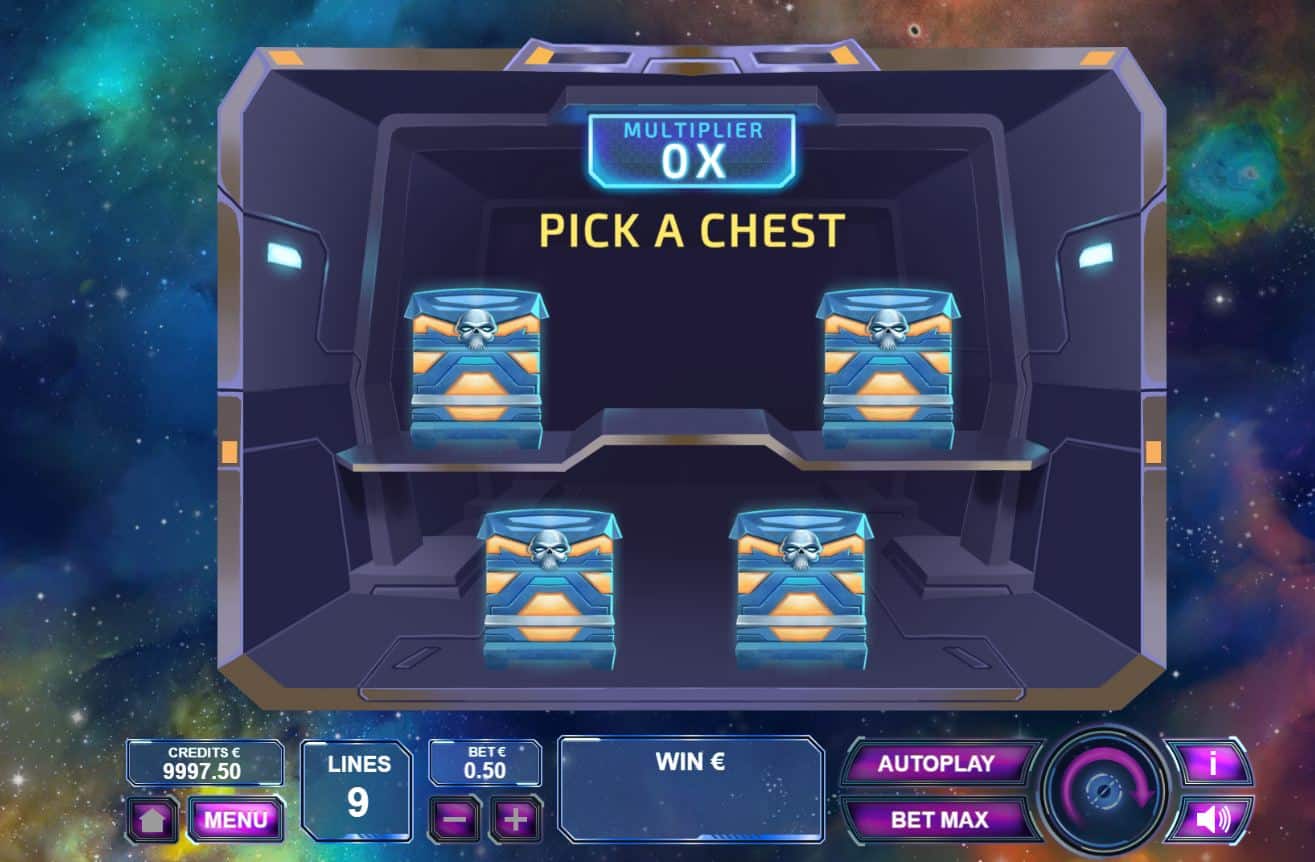Spin using the round arrow button
Screen dimensions: 1315x862
coord(1104,791)
